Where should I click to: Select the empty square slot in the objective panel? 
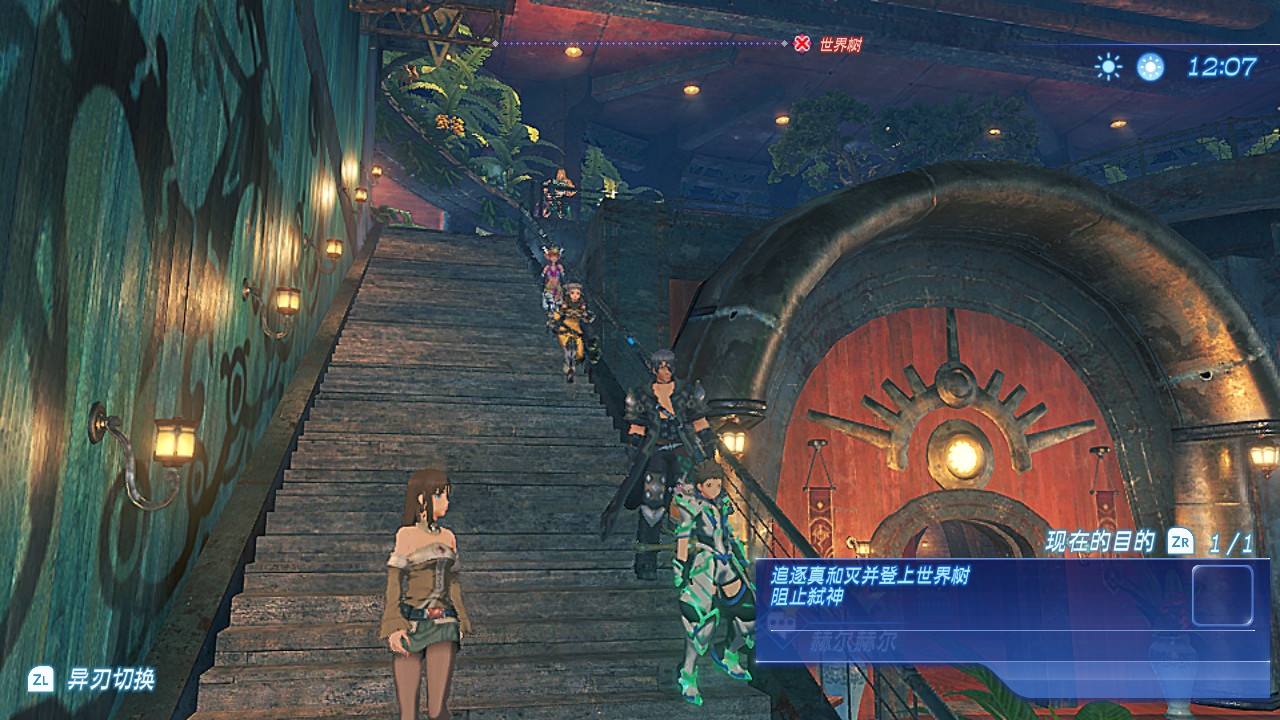click(1222, 595)
